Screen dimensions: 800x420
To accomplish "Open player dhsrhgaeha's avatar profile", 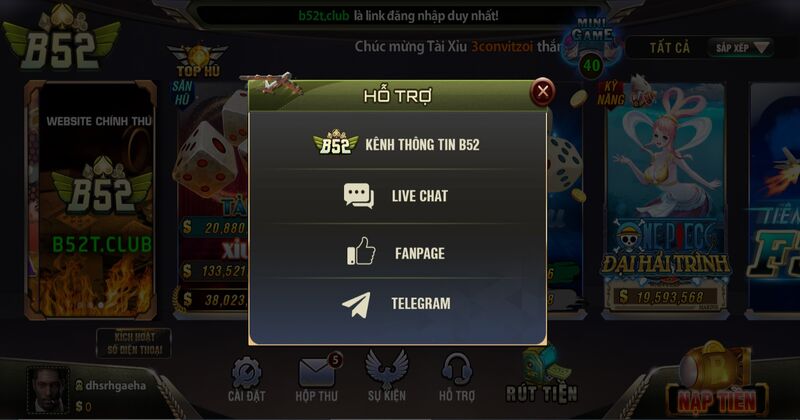I will click(46, 388).
